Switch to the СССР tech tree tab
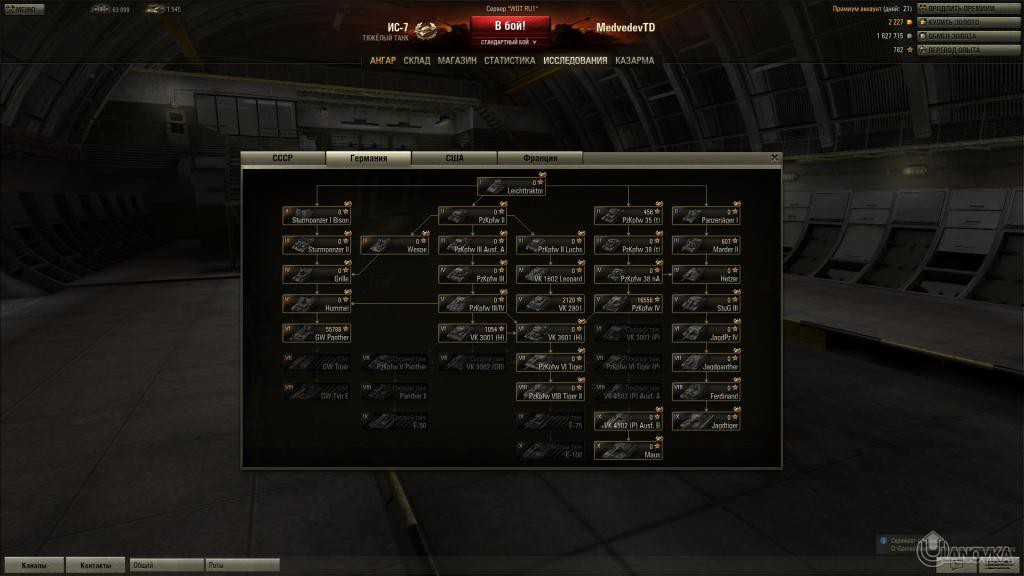Viewport: 1024px width, 576px height. (283, 158)
